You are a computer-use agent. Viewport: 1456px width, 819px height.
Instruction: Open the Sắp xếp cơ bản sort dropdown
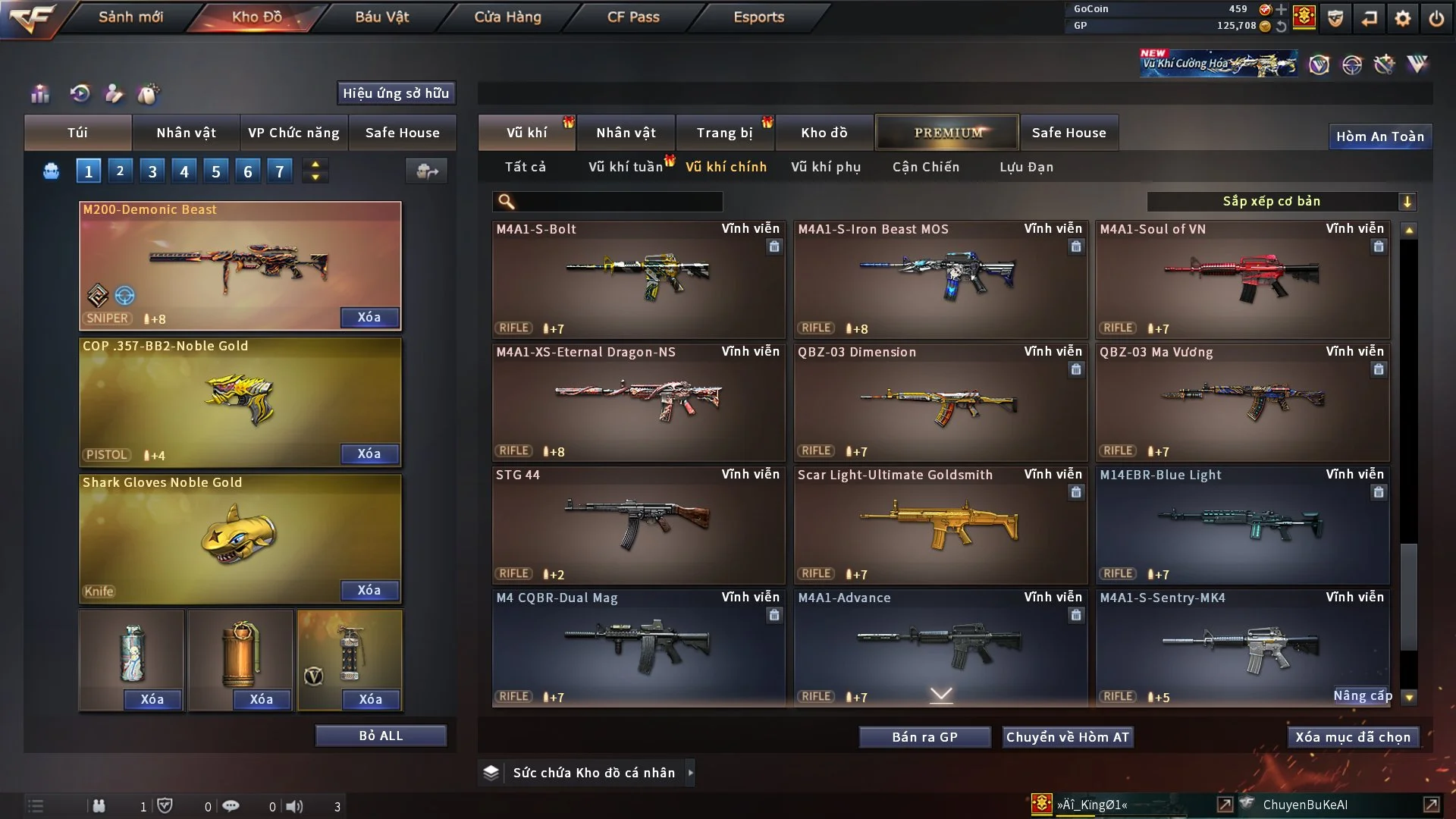click(1281, 201)
